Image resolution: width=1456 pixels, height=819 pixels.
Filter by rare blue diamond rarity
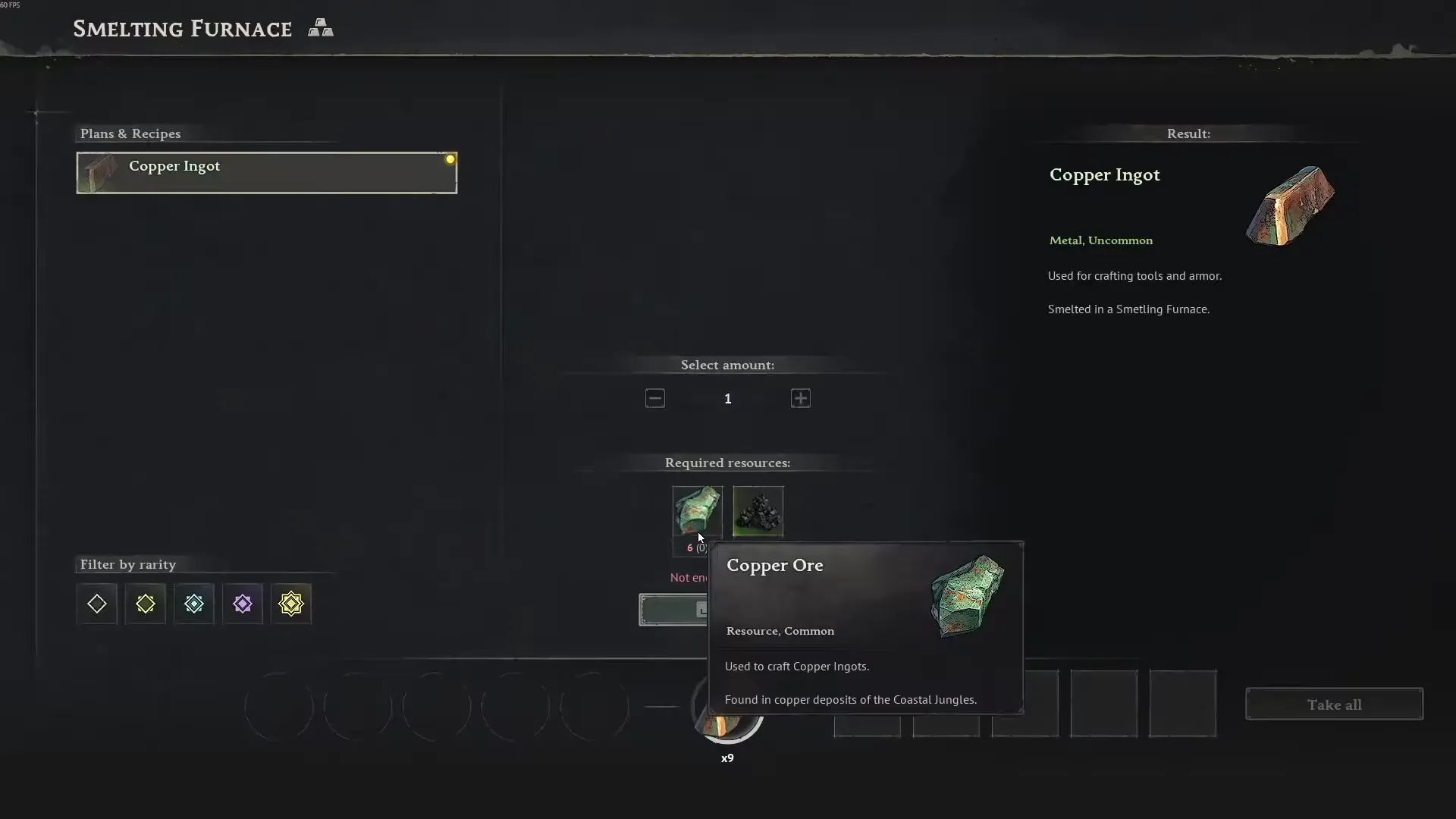[194, 604]
